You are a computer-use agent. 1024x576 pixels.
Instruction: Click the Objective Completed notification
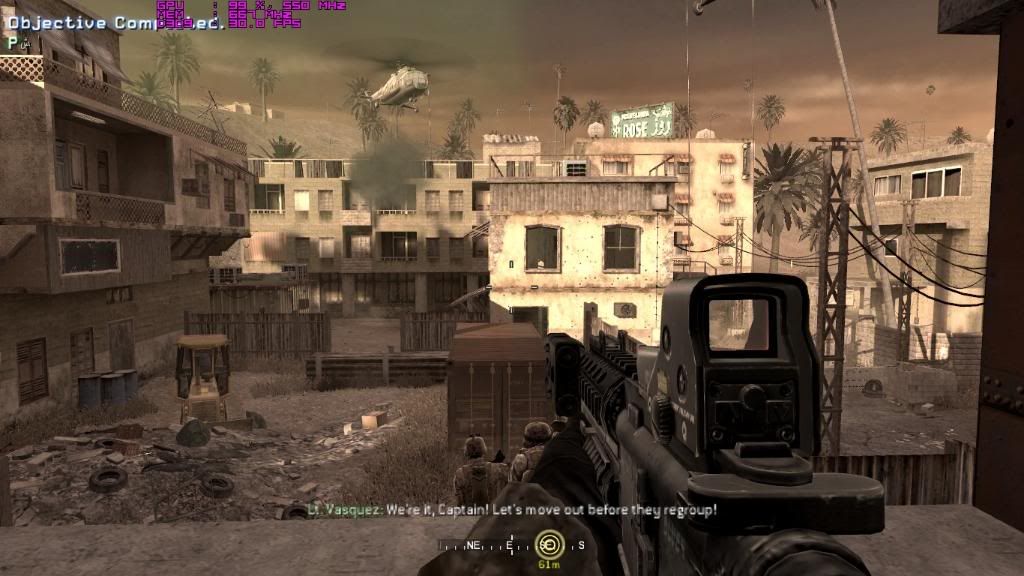[112, 23]
